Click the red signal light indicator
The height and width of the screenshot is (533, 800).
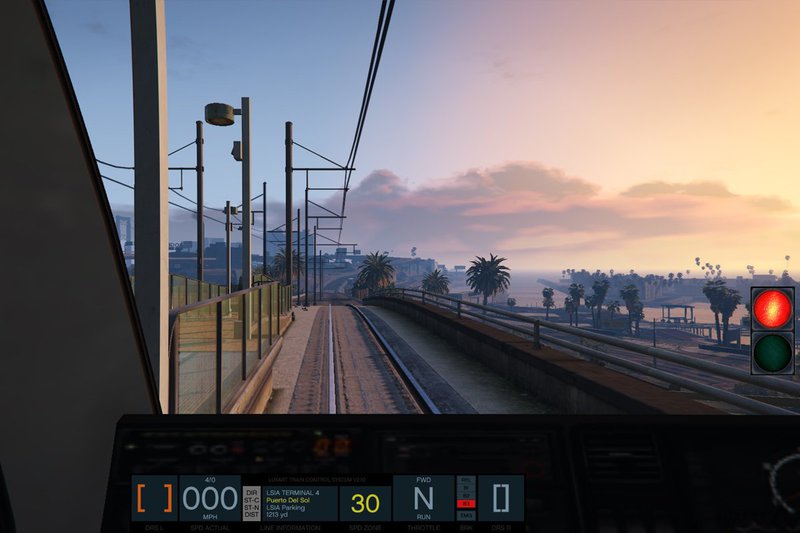tap(772, 309)
